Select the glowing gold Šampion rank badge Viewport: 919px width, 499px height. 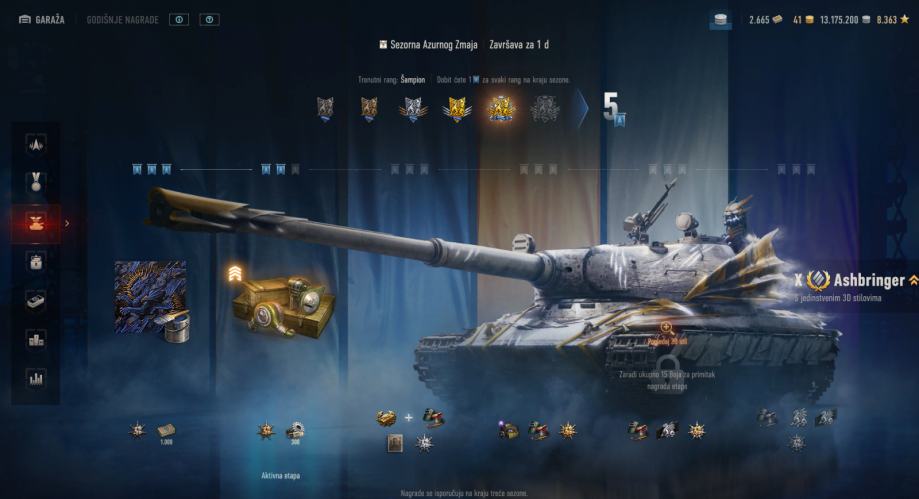click(x=501, y=108)
